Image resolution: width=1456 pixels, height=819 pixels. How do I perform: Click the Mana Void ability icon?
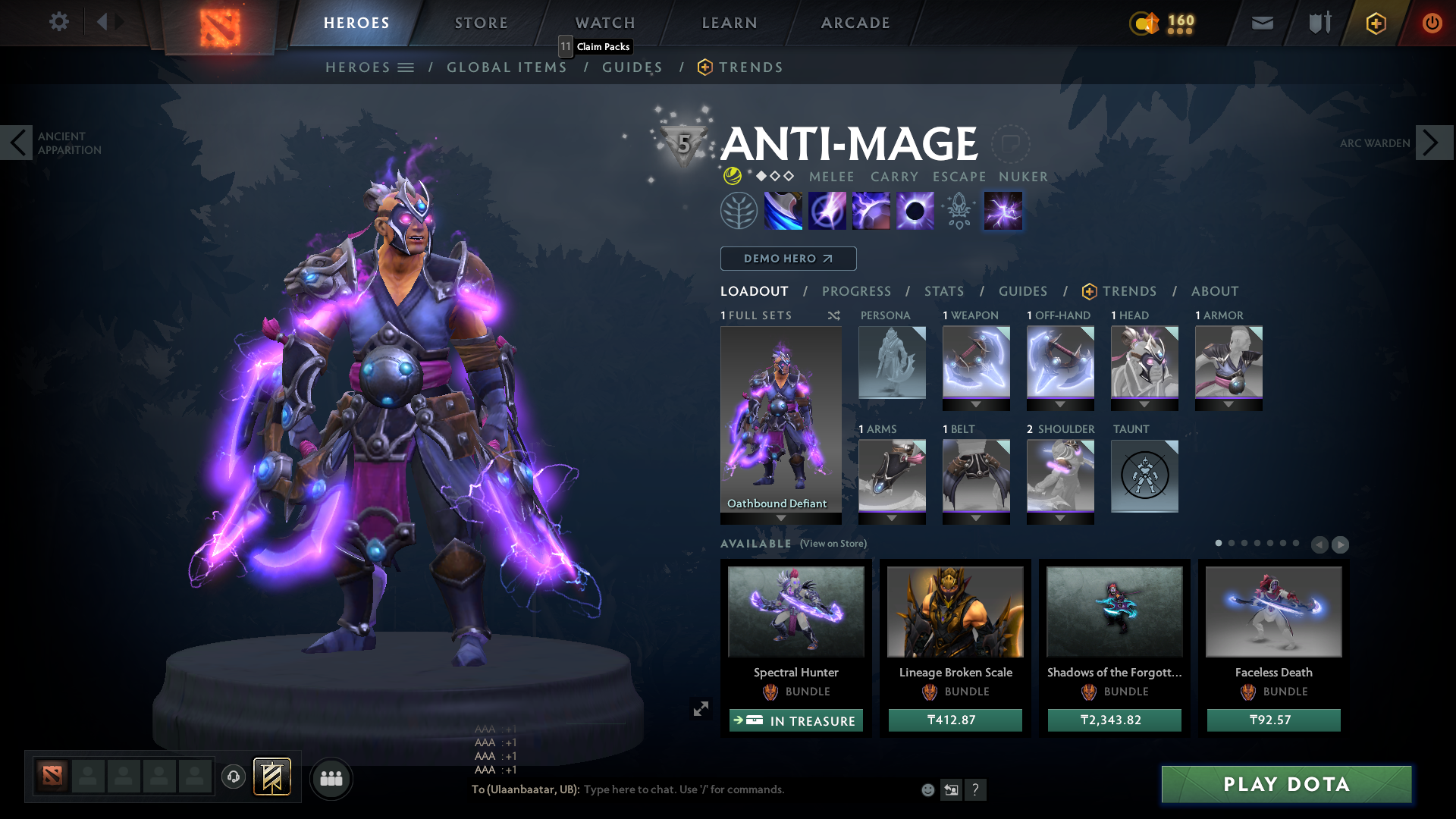pos(915,210)
